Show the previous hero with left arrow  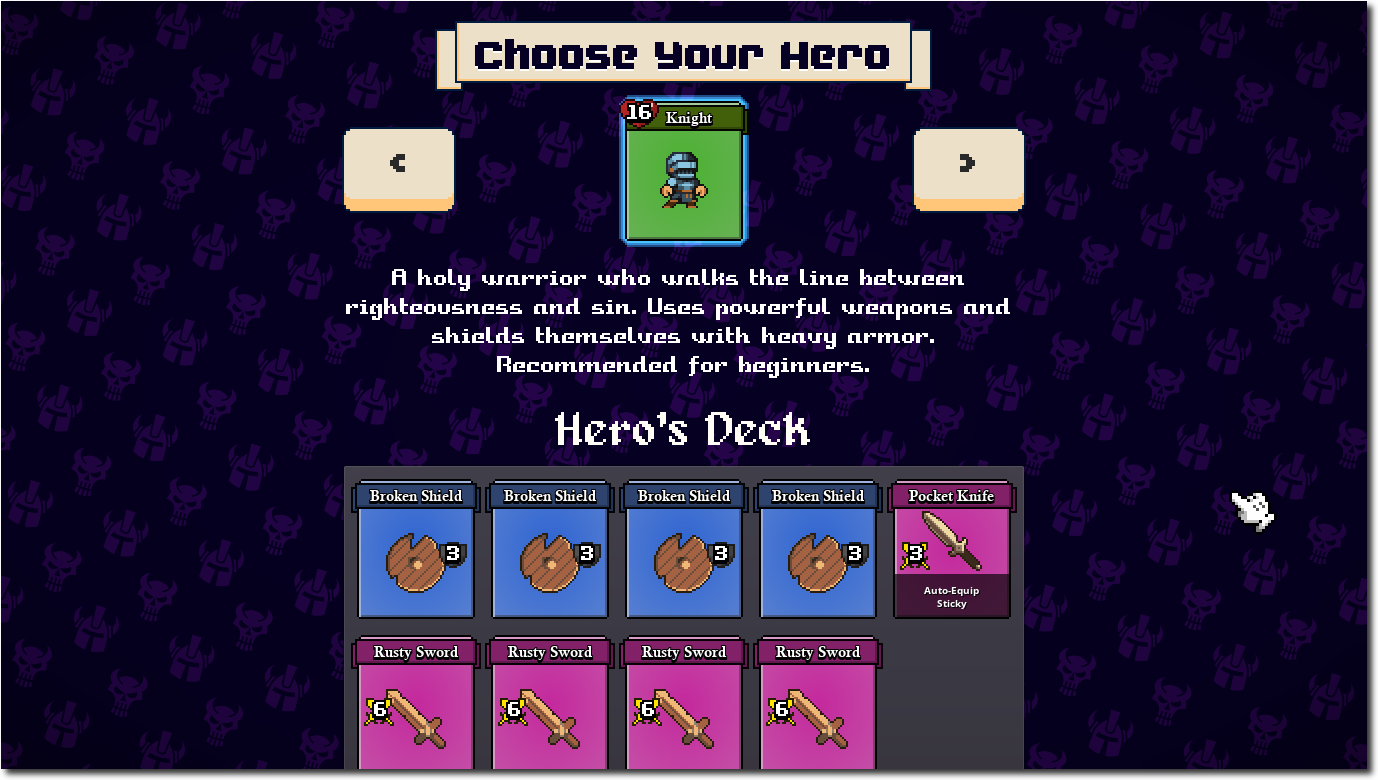(398, 166)
